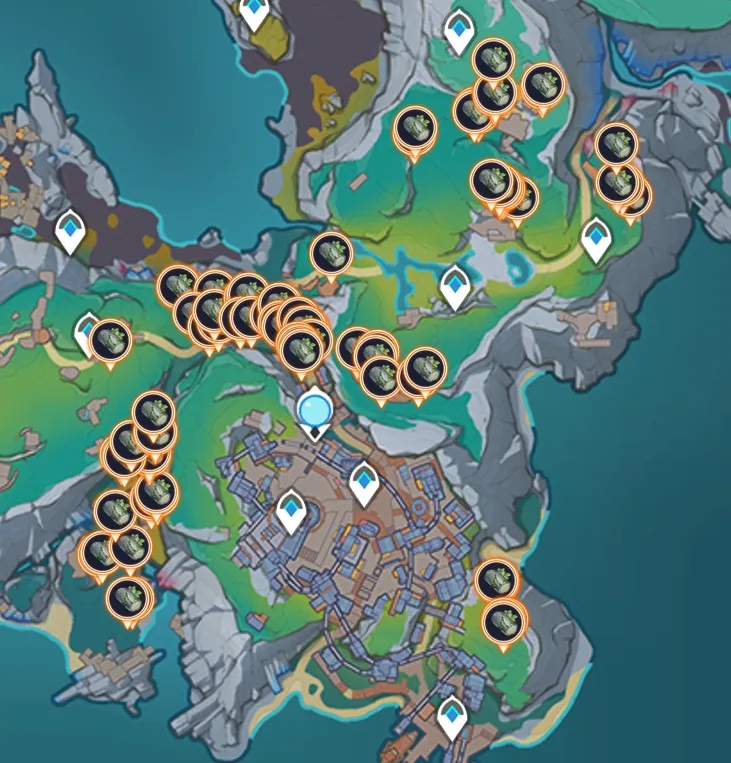The image size is (731, 763).
Task: Click the teleport waypoint on the western grey cliffs
Action: [70, 230]
